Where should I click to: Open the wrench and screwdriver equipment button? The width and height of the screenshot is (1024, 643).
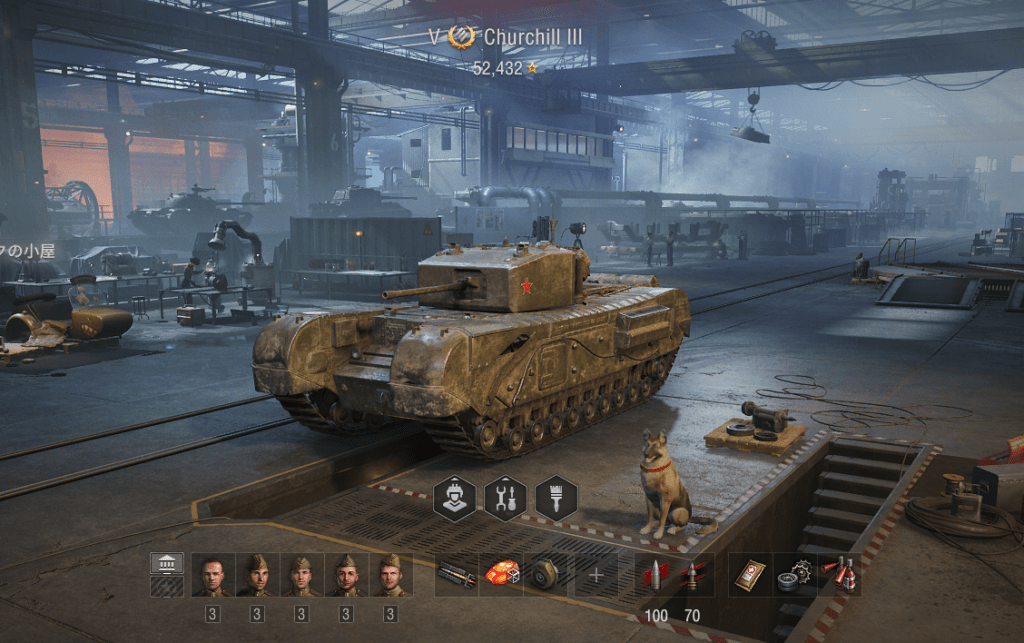[x=505, y=497]
